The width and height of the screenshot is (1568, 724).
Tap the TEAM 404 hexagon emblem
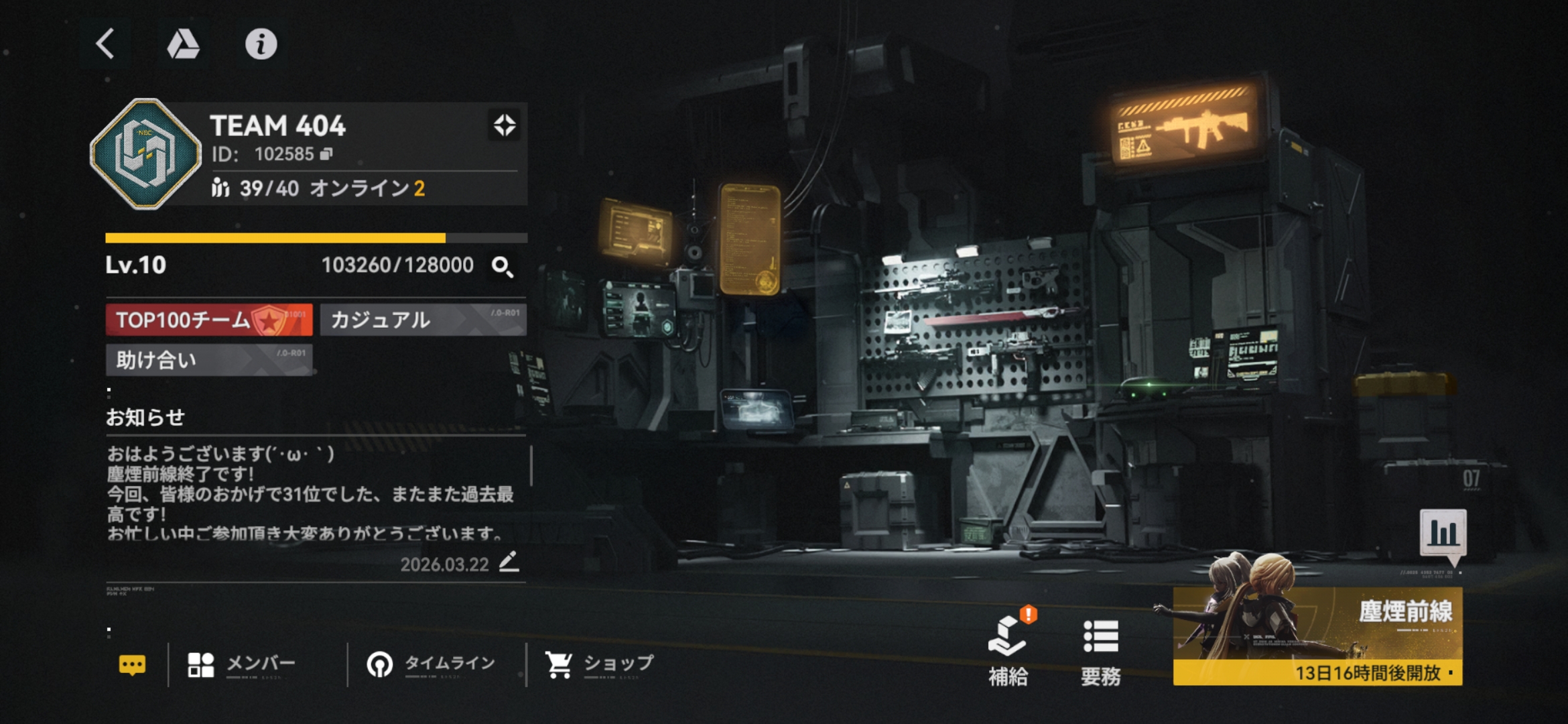(145, 154)
